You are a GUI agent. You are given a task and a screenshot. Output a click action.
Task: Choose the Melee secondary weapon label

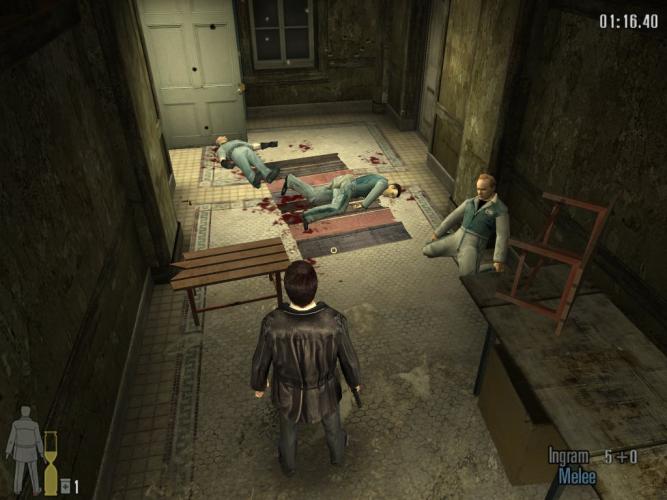pyautogui.click(x=578, y=476)
